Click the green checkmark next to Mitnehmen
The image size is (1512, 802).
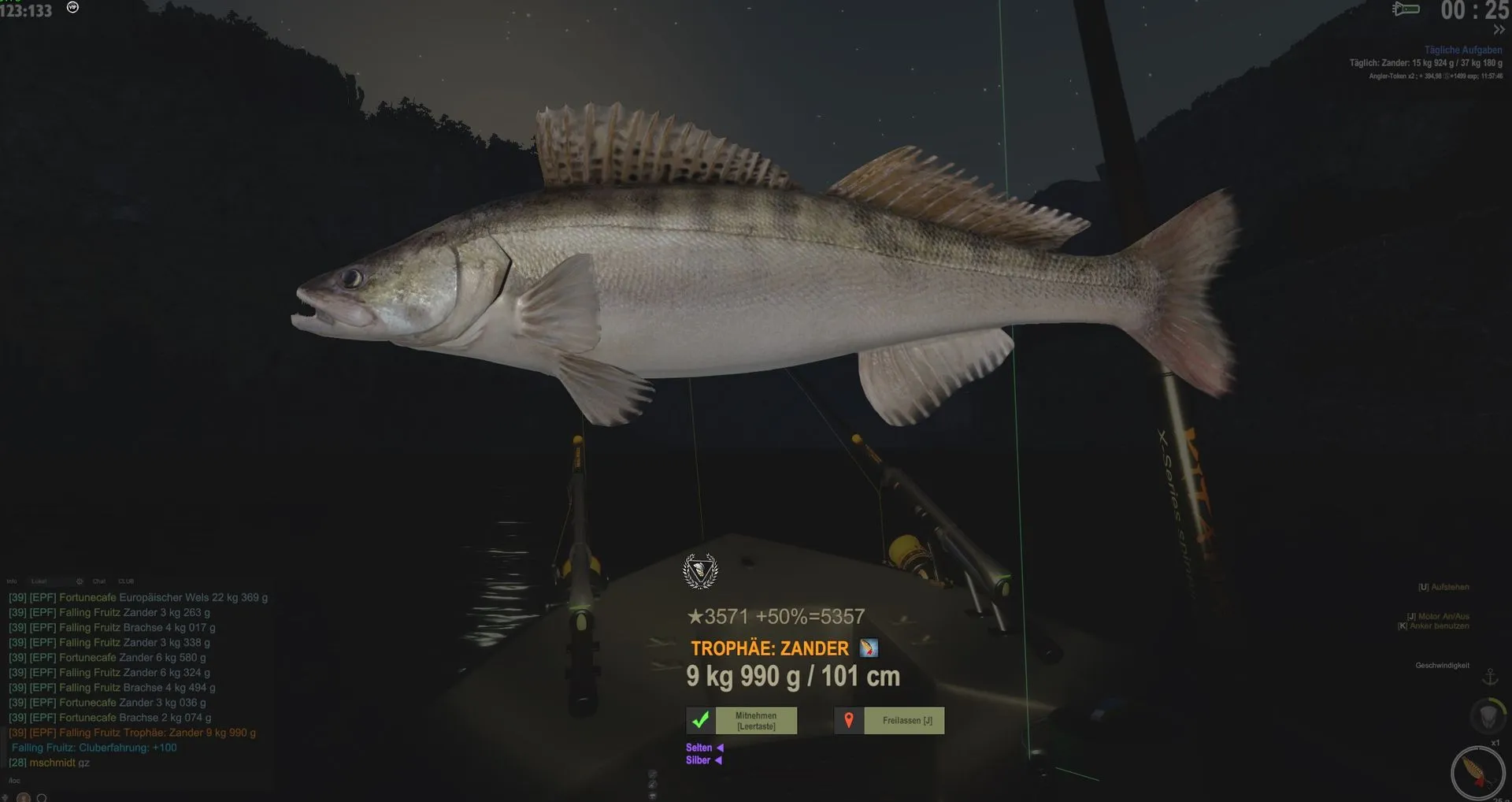700,721
